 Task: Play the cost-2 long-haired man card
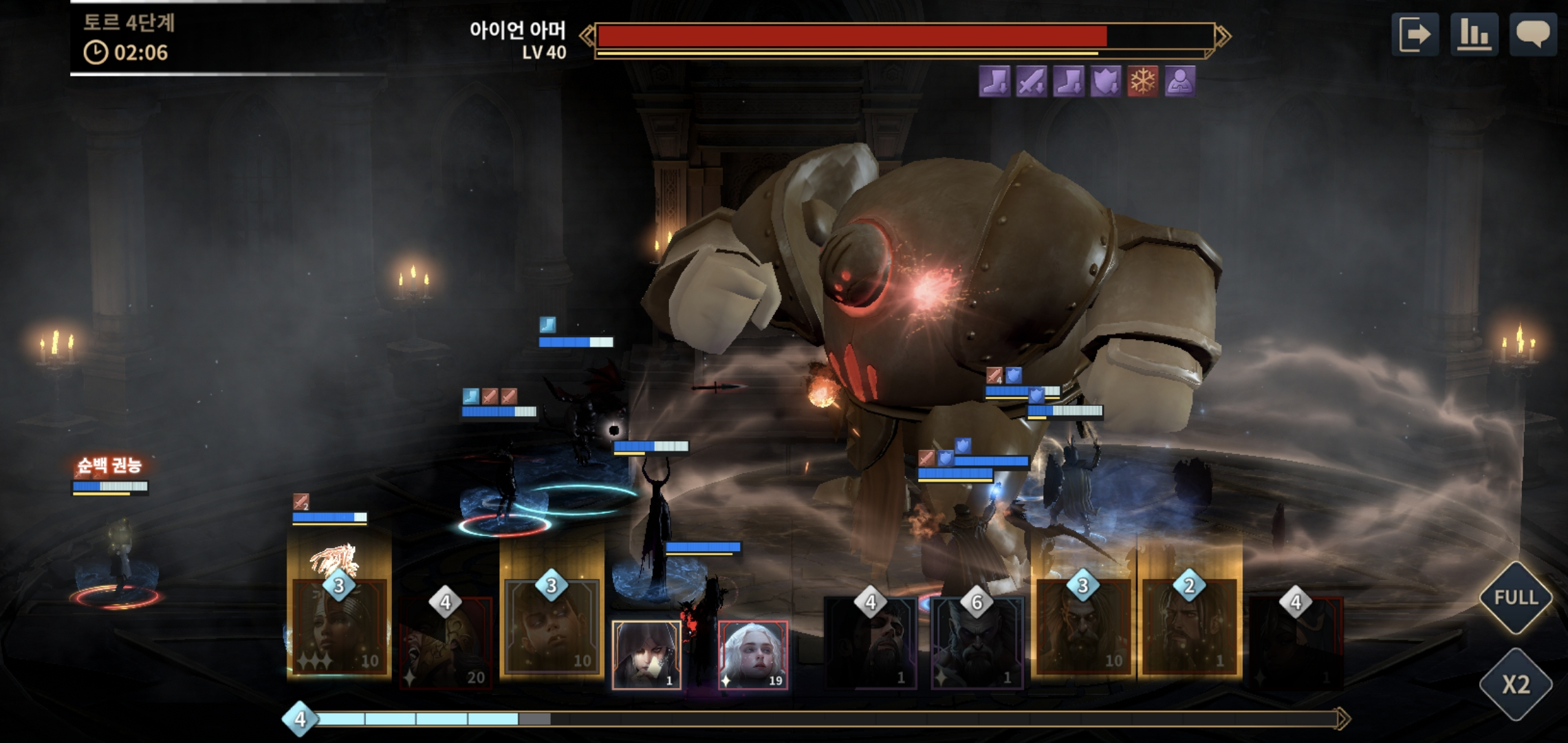click(x=1189, y=626)
